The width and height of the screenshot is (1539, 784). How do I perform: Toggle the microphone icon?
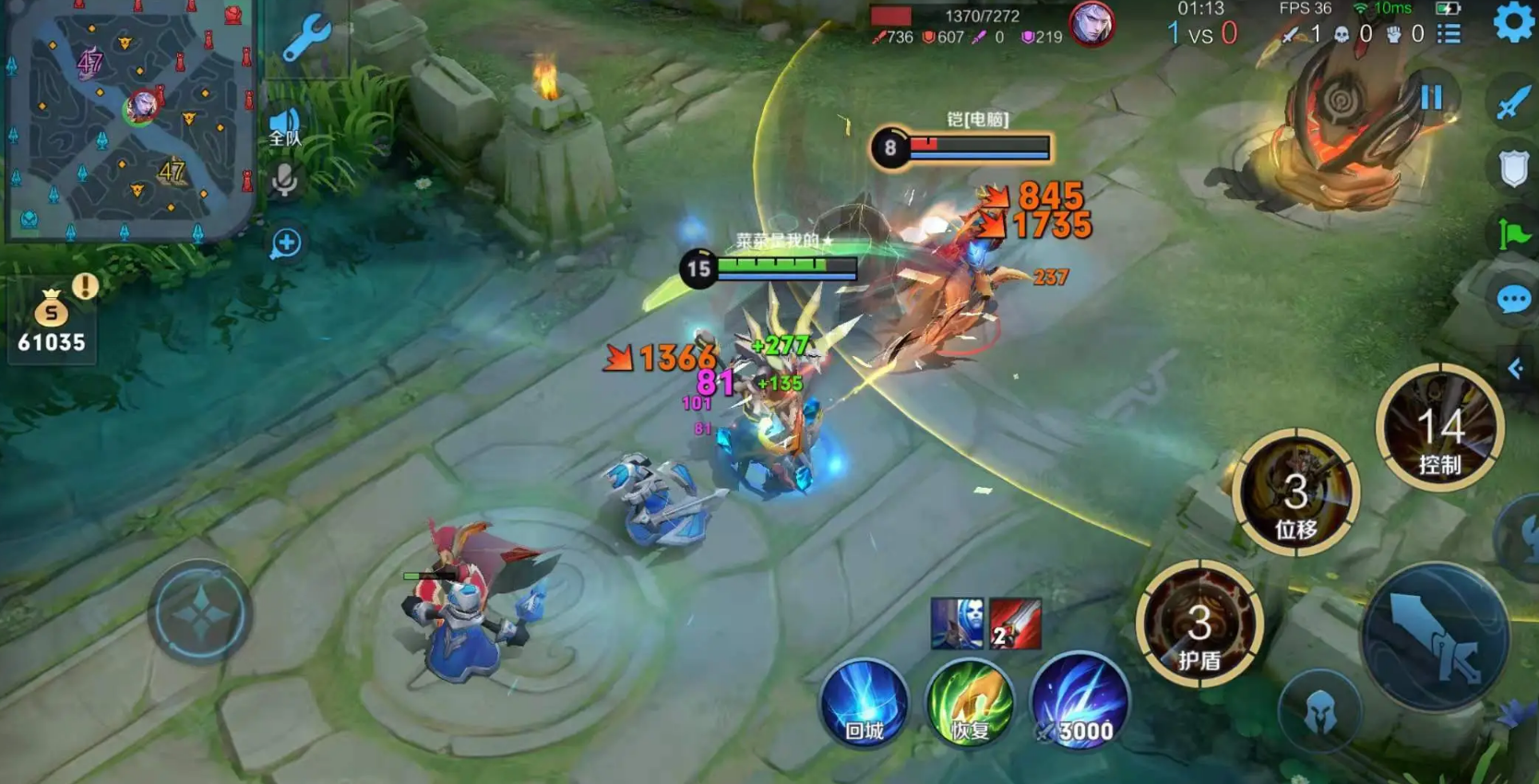(x=285, y=180)
